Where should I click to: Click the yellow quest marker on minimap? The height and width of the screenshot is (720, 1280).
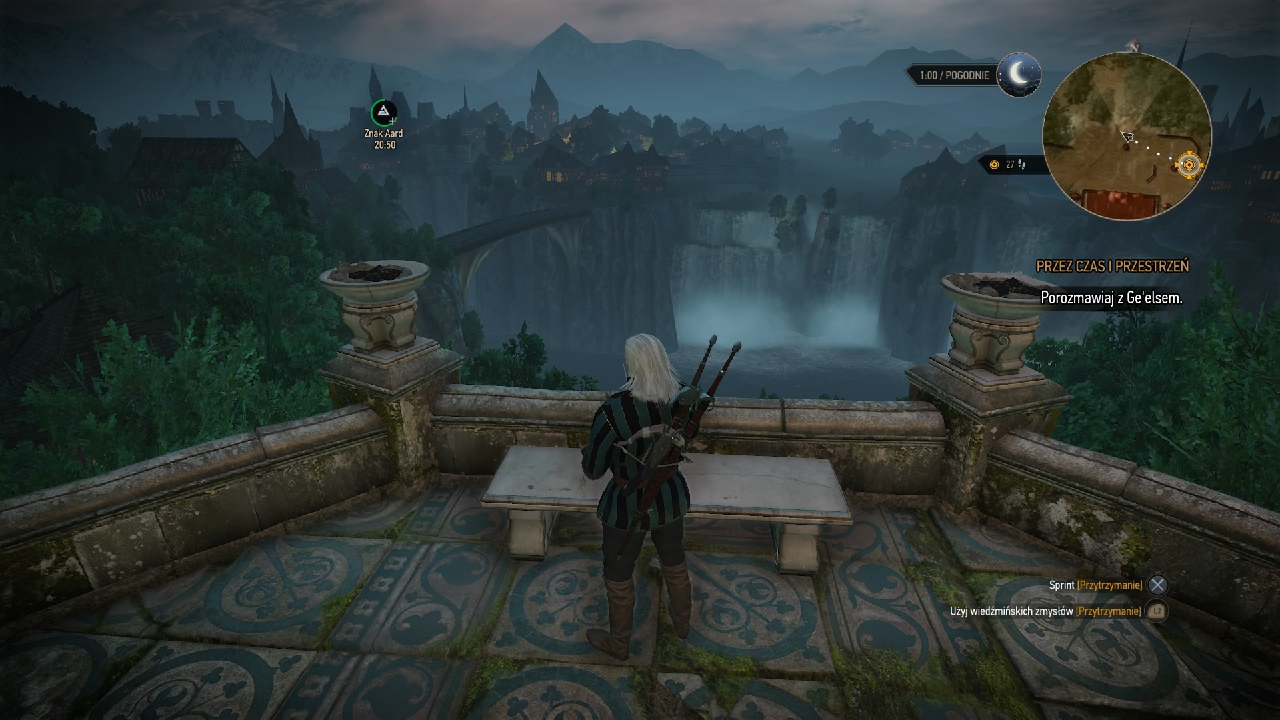coord(1189,164)
